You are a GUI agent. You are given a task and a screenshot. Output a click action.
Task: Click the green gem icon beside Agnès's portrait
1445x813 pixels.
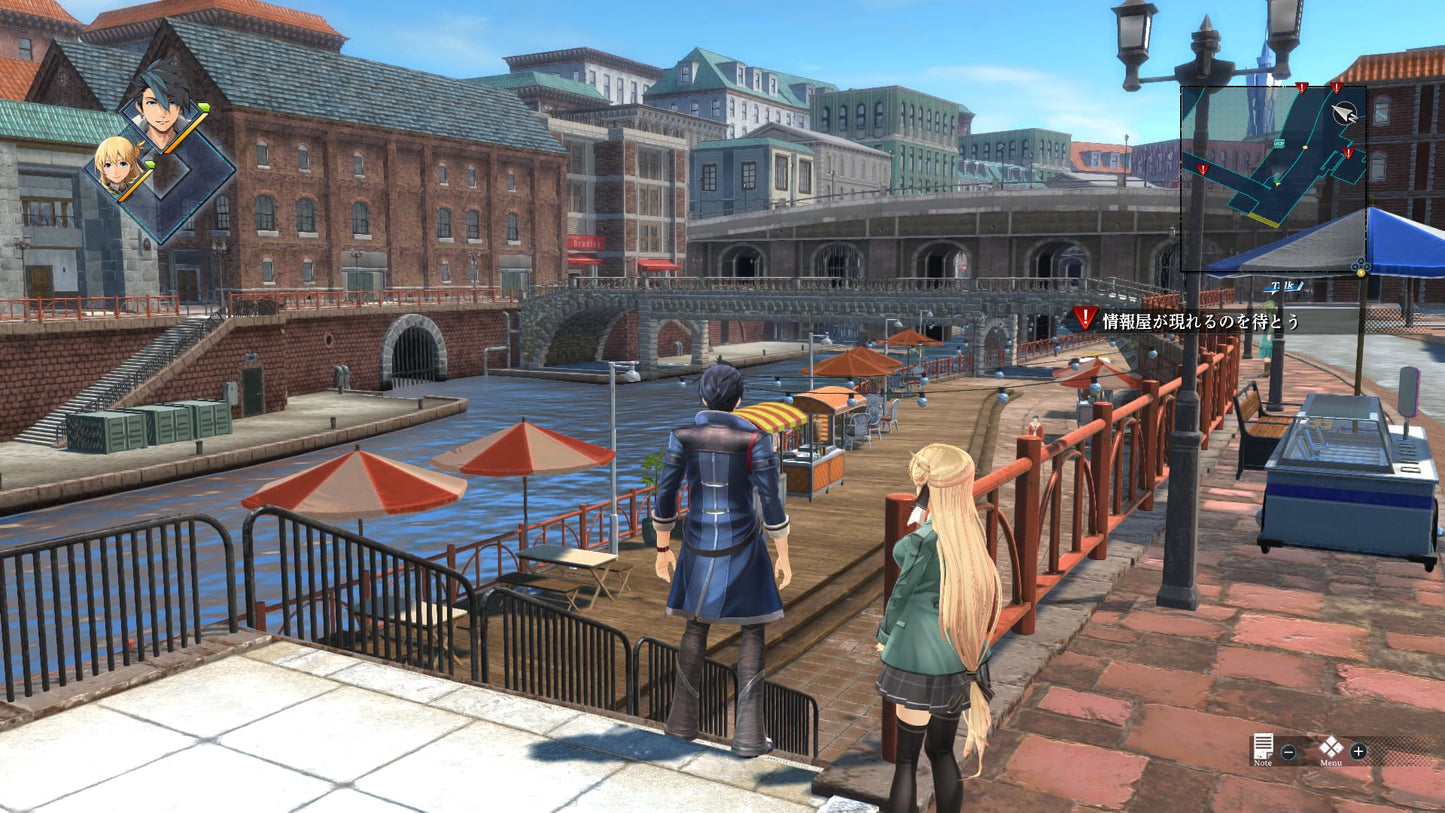tap(150, 163)
